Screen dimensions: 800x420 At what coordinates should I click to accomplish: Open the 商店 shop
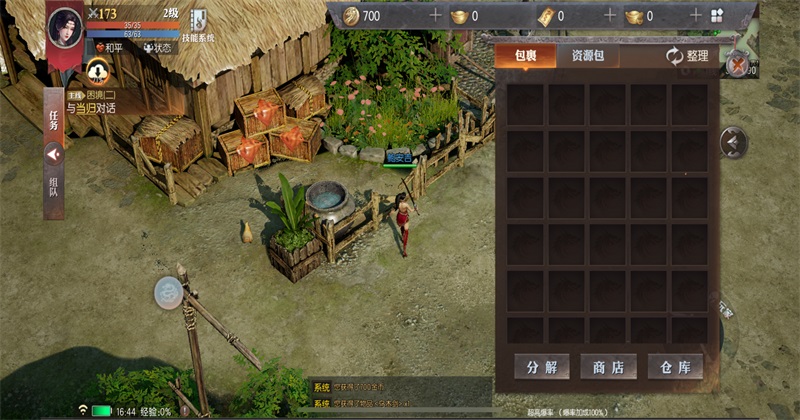[x=608, y=366]
